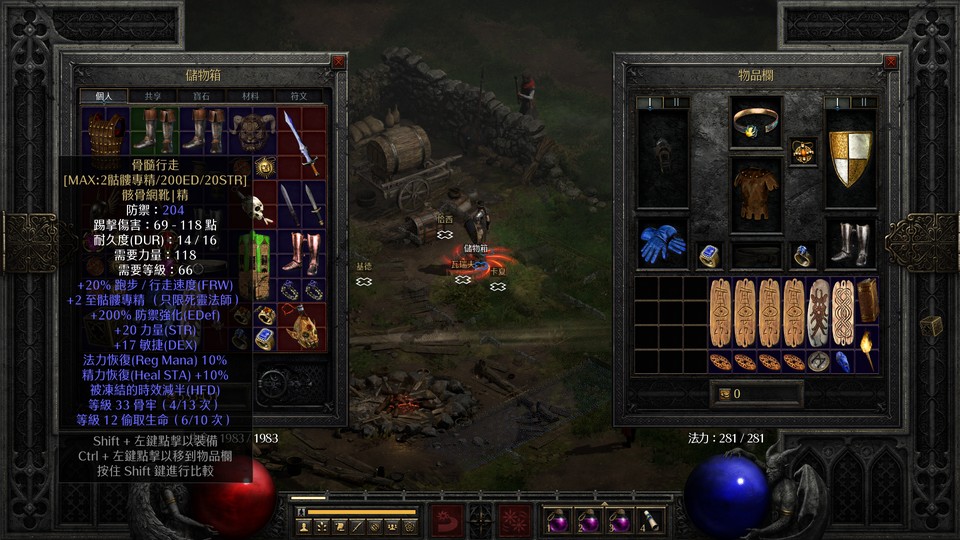Select the 材料 stash tab

tap(250, 96)
